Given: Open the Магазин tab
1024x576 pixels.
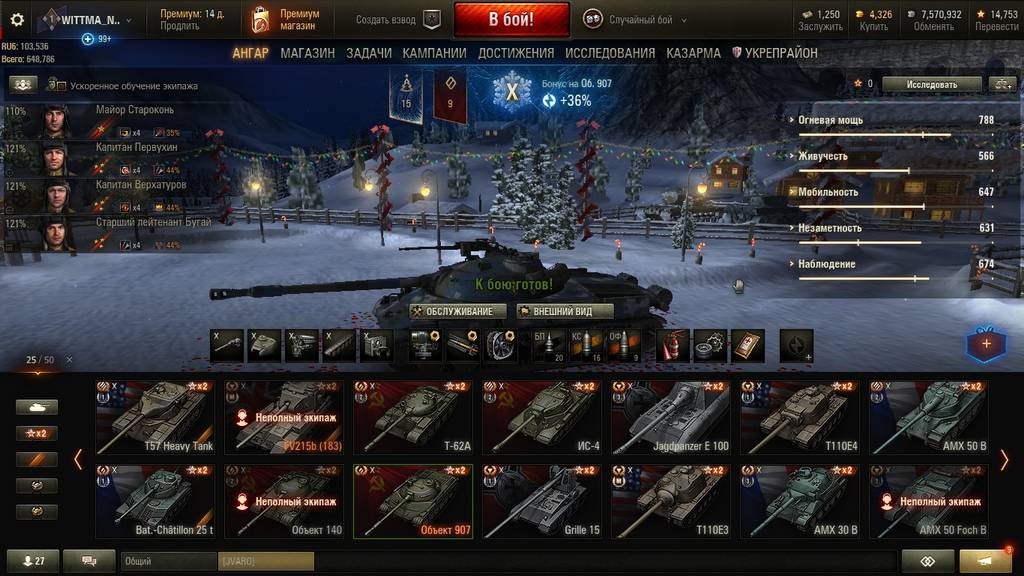Looking at the screenshot, I should coord(307,53).
